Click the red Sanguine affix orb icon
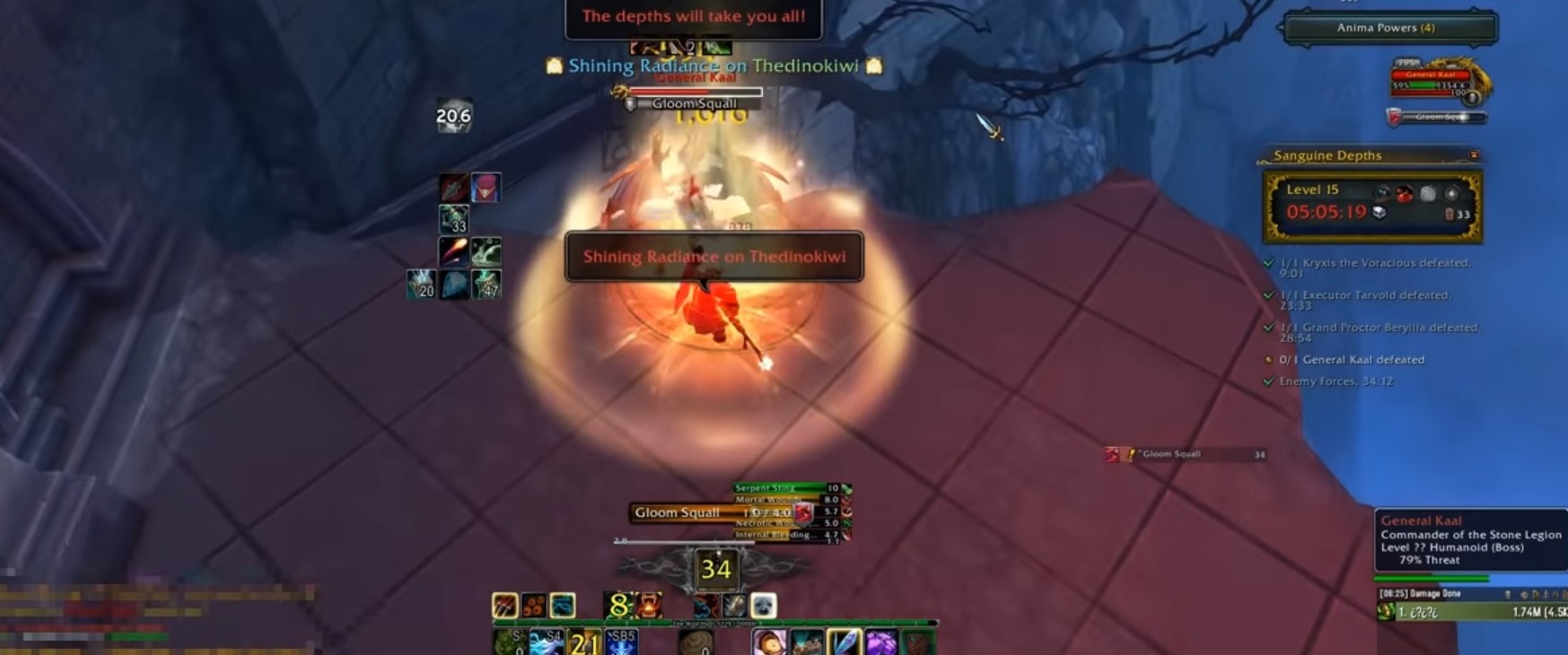This screenshot has height=655, width=1568. click(x=1405, y=194)
